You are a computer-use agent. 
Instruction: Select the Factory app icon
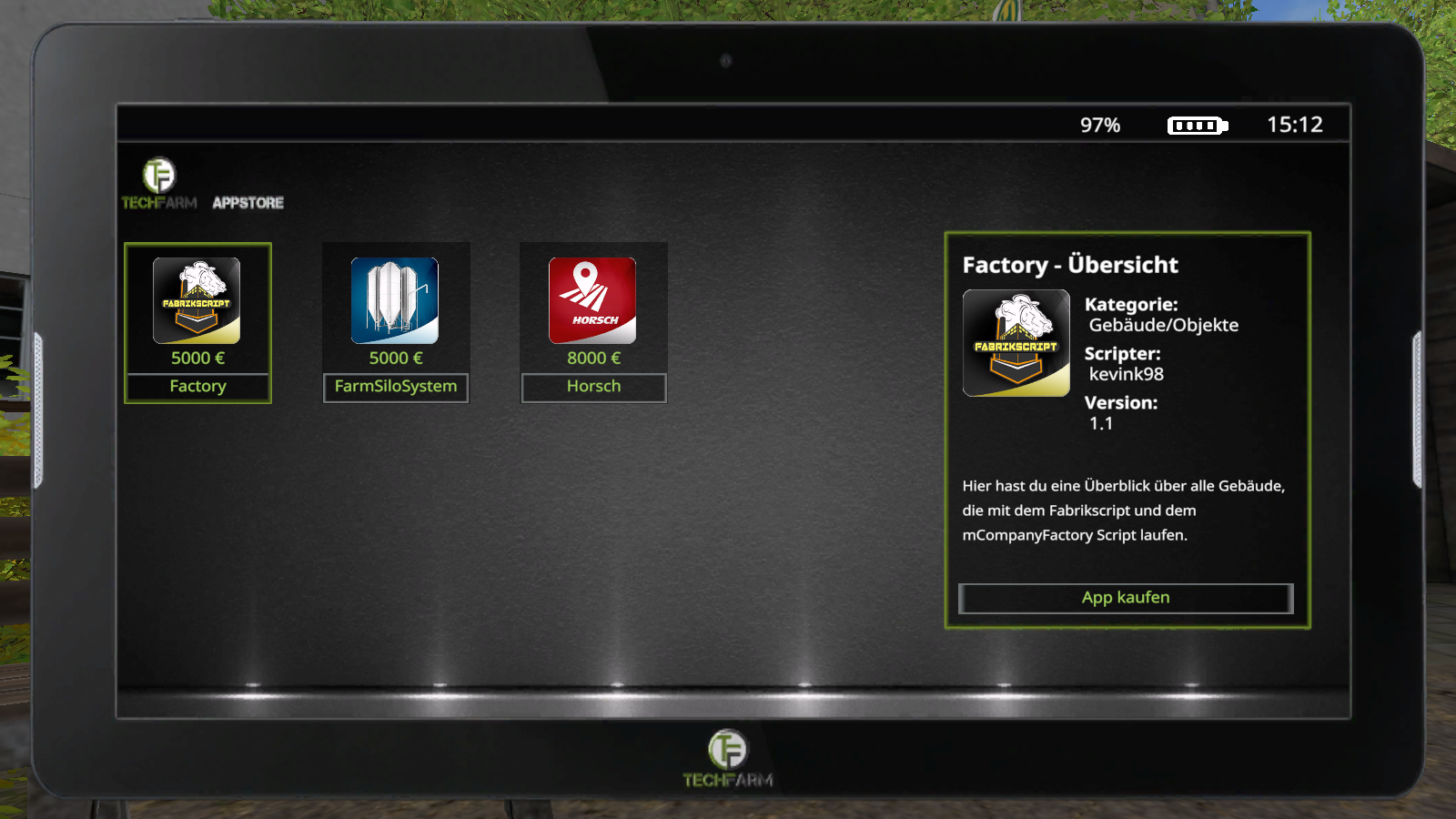point(197,300)
